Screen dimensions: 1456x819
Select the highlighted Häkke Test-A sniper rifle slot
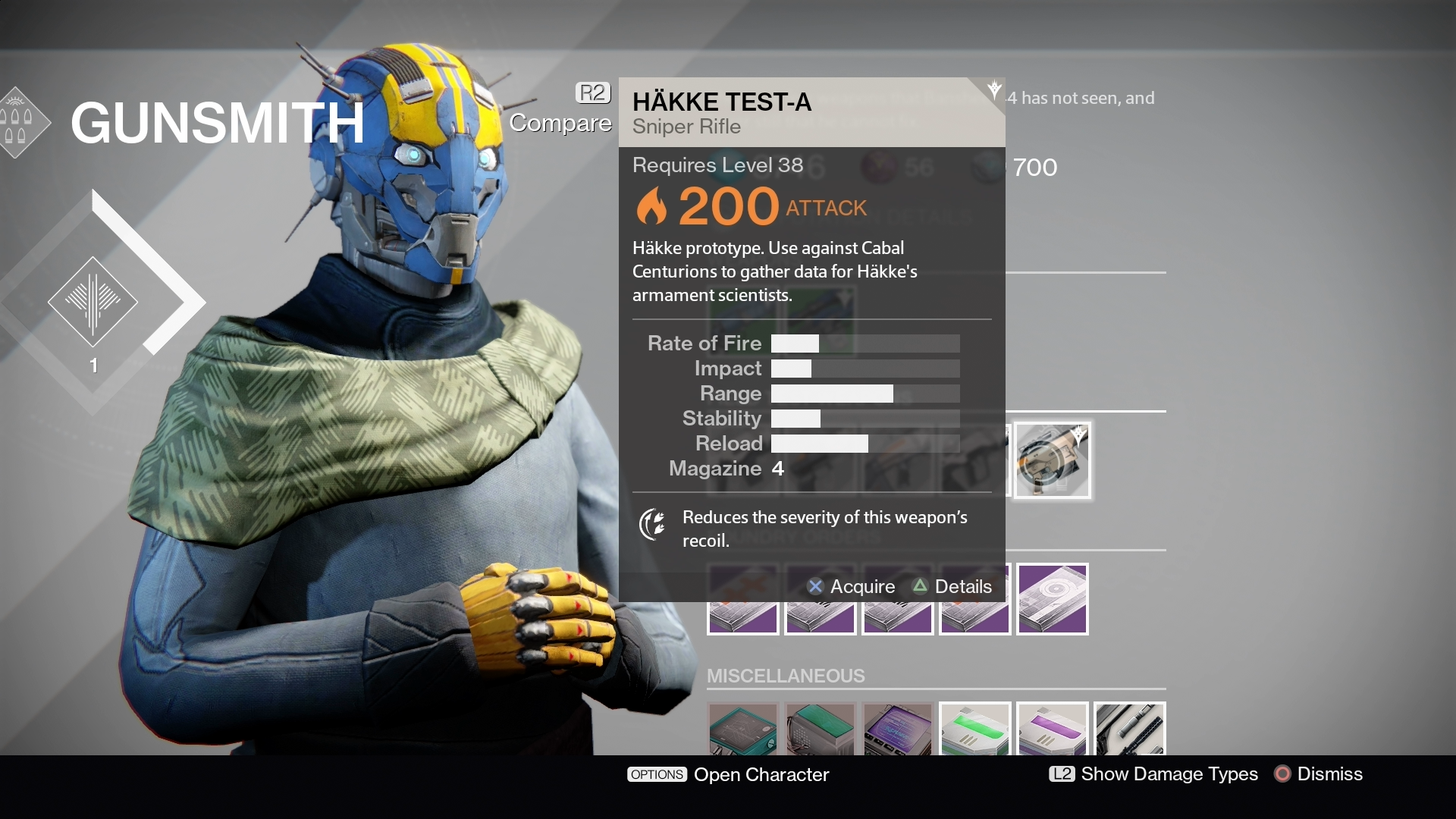[x=1053, y=460]
